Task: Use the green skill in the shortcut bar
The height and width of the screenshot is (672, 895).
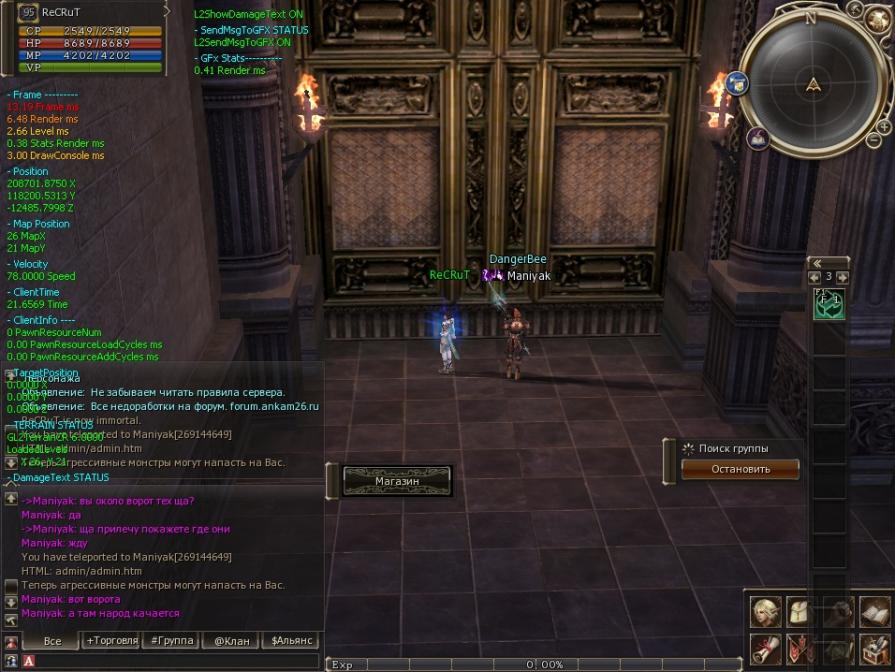Action: 829,303
